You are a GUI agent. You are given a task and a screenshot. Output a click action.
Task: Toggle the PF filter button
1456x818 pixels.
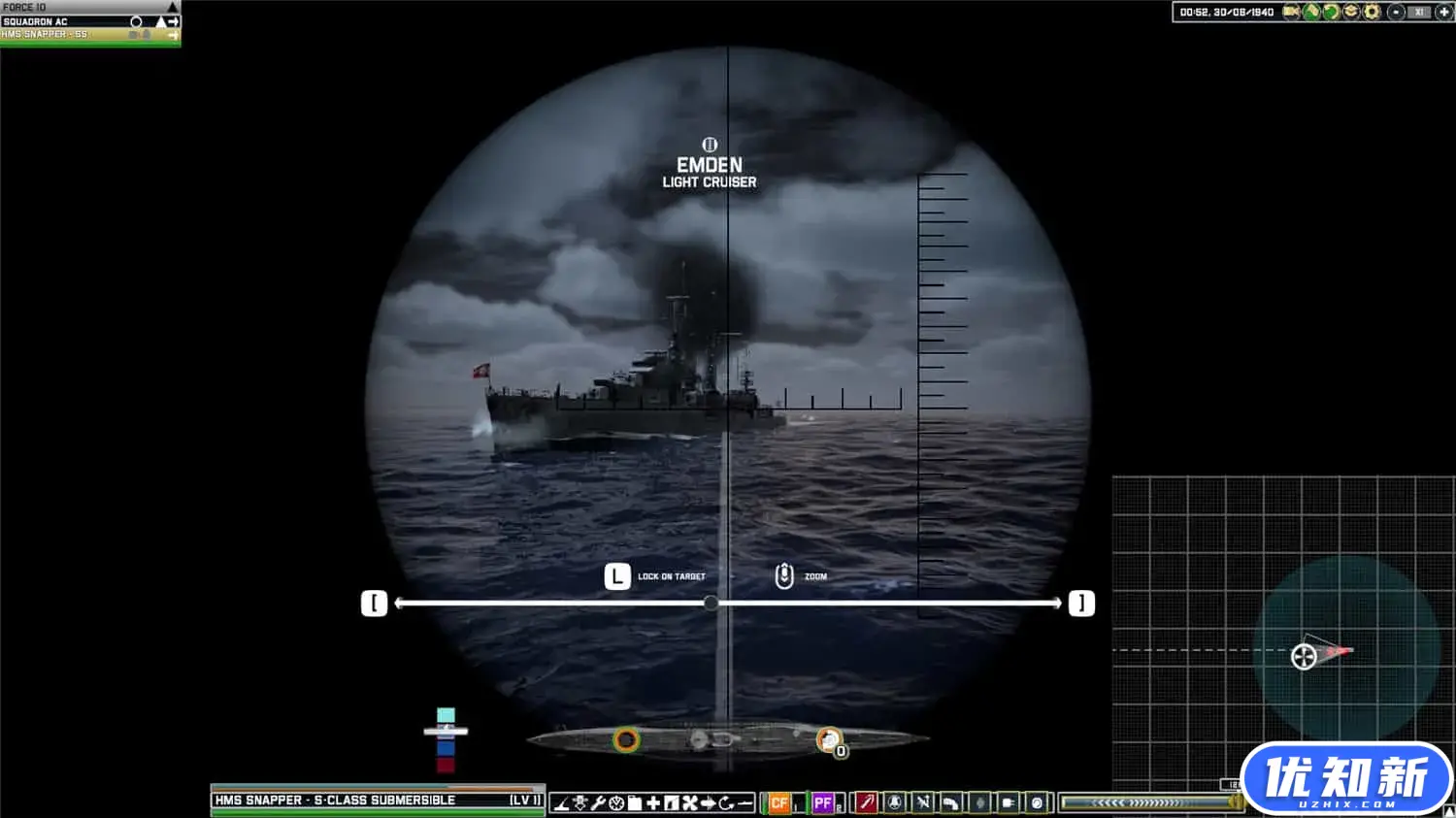click(x=823, y=802)
